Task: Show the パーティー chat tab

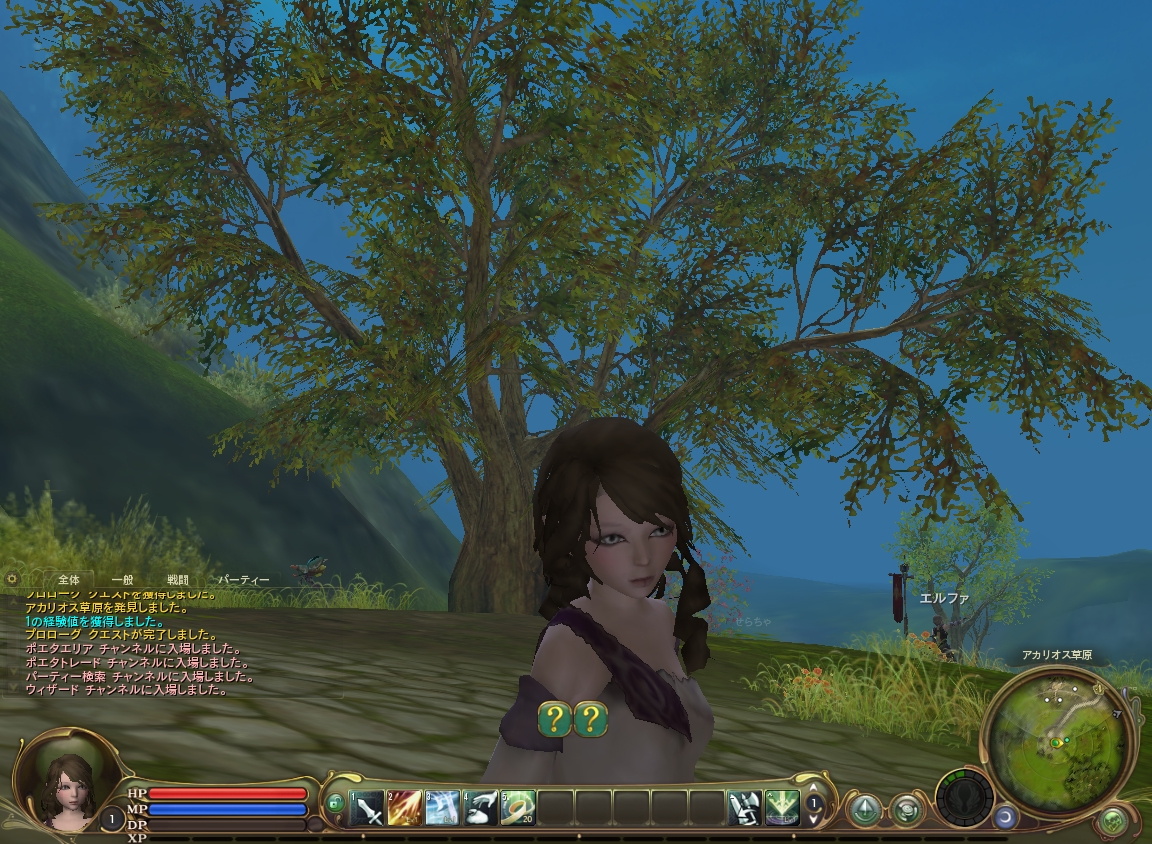Action: [x=244, y=580]
